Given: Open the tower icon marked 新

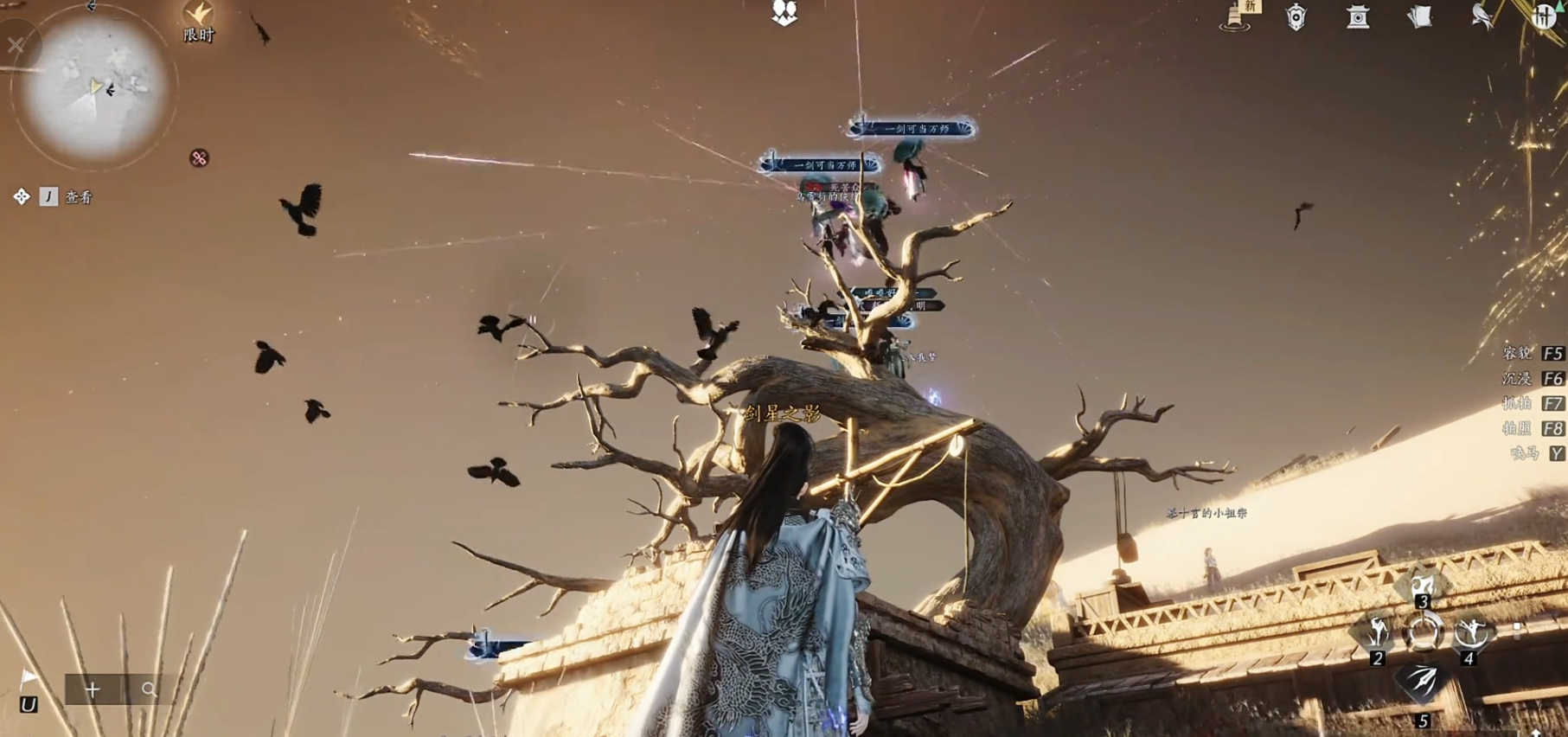Looking at the screenshot, I should [x=1237, y=16].
